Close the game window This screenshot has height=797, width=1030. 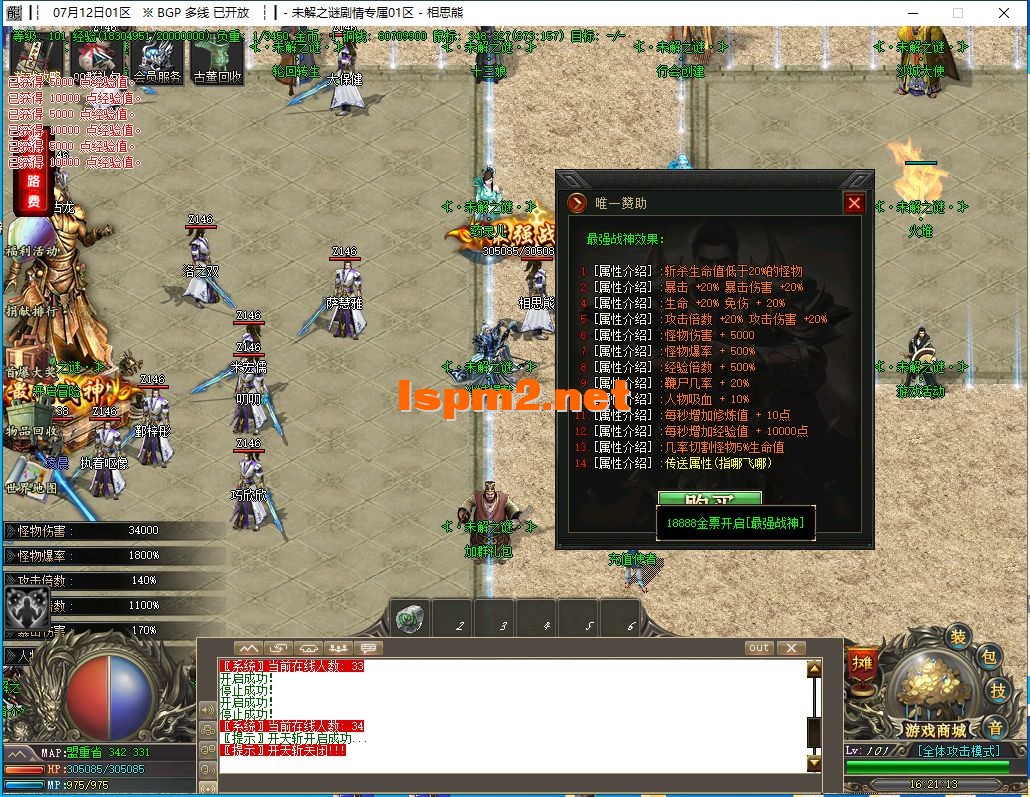1005,13
